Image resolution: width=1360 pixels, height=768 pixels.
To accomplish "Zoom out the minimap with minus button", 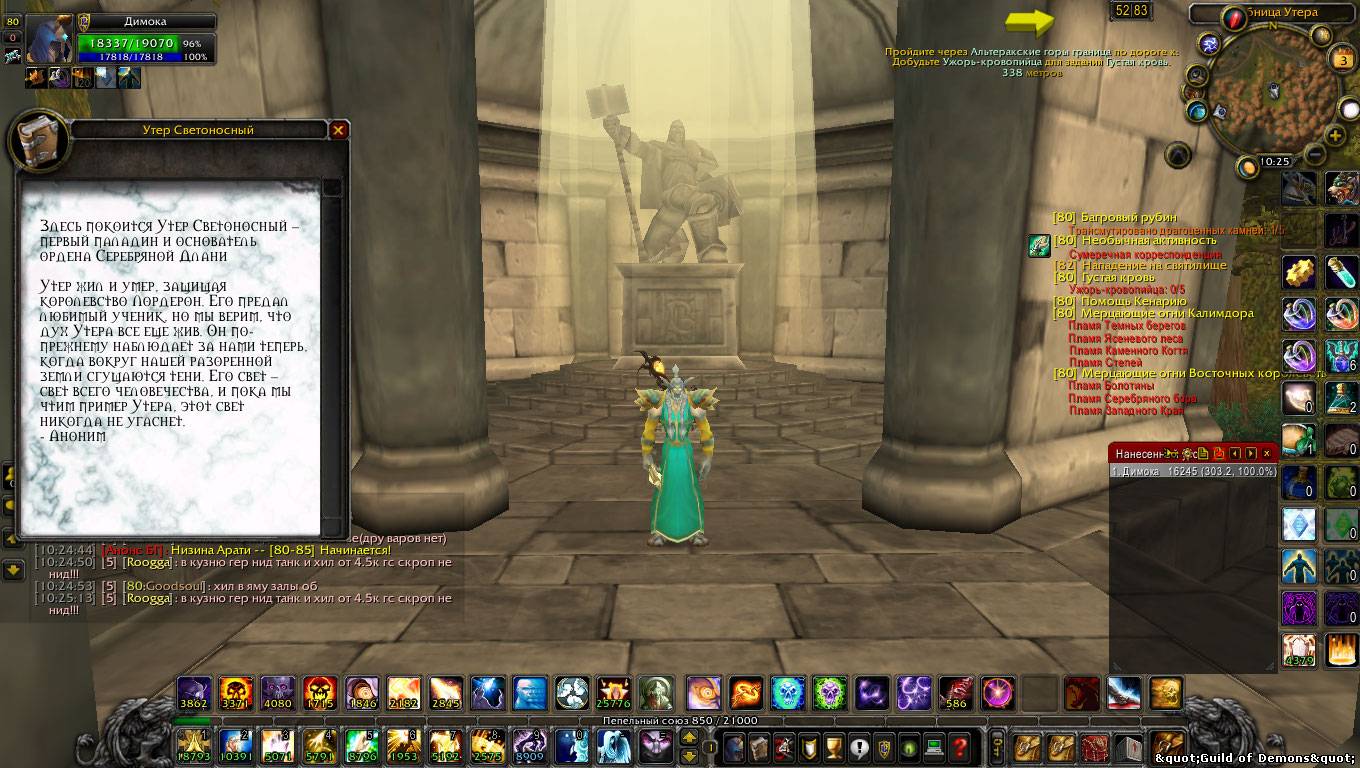I will point(1314,153).
